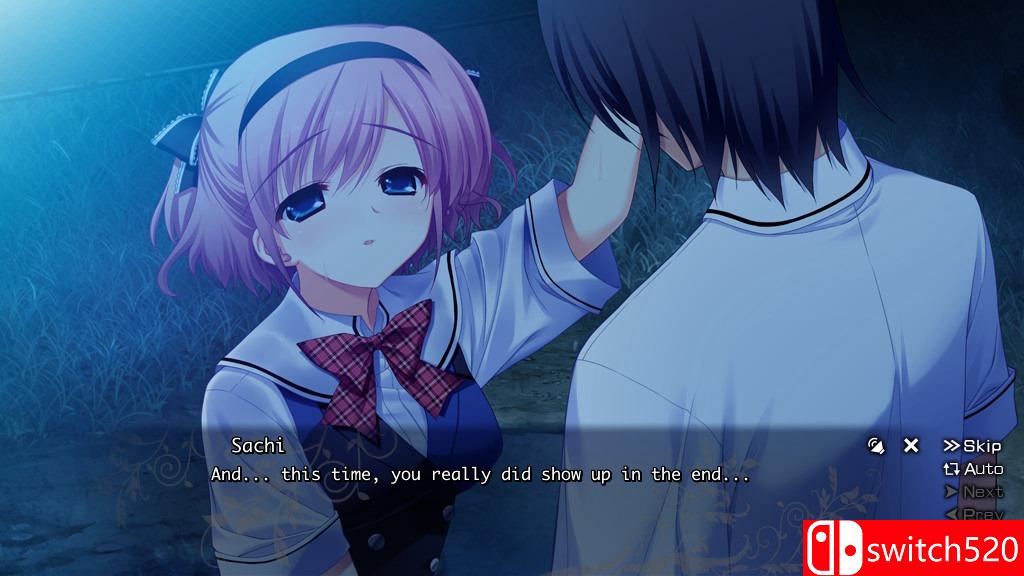Image resolution: width=1024 pixels, height=576 pixels.
Task: Replay Sachi's voice with the speaker icon
Action: [877, 446]
